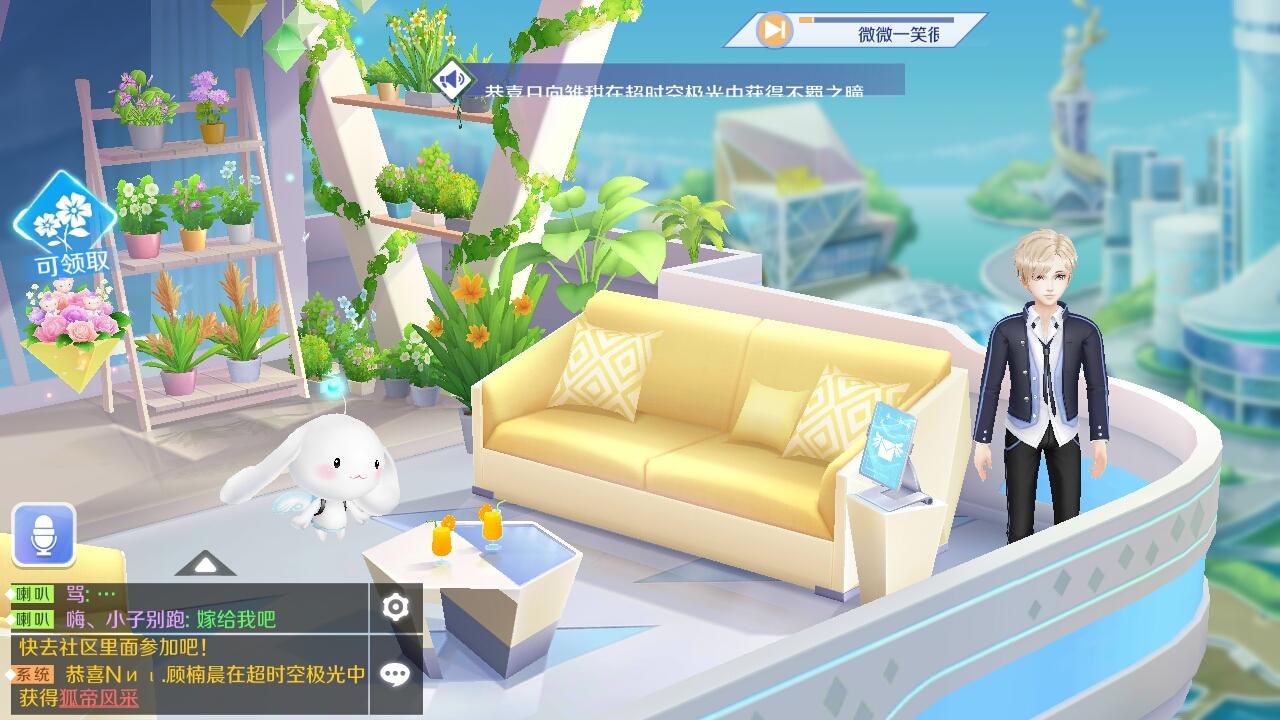Expand the chat panel with the up arrow
The image size is (1280, 720).
pyautogui.click(x=205, y=565)
